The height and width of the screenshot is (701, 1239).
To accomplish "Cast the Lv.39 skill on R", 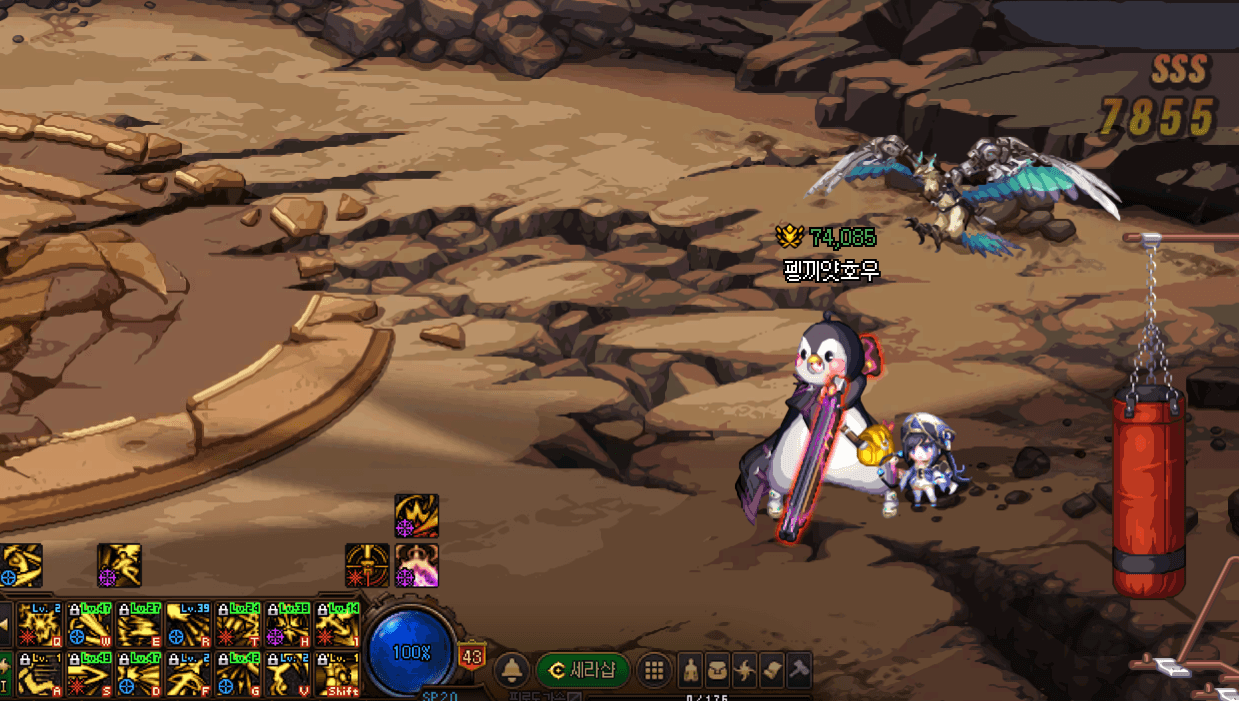I will pyautogui.click(x=188, y=626).
